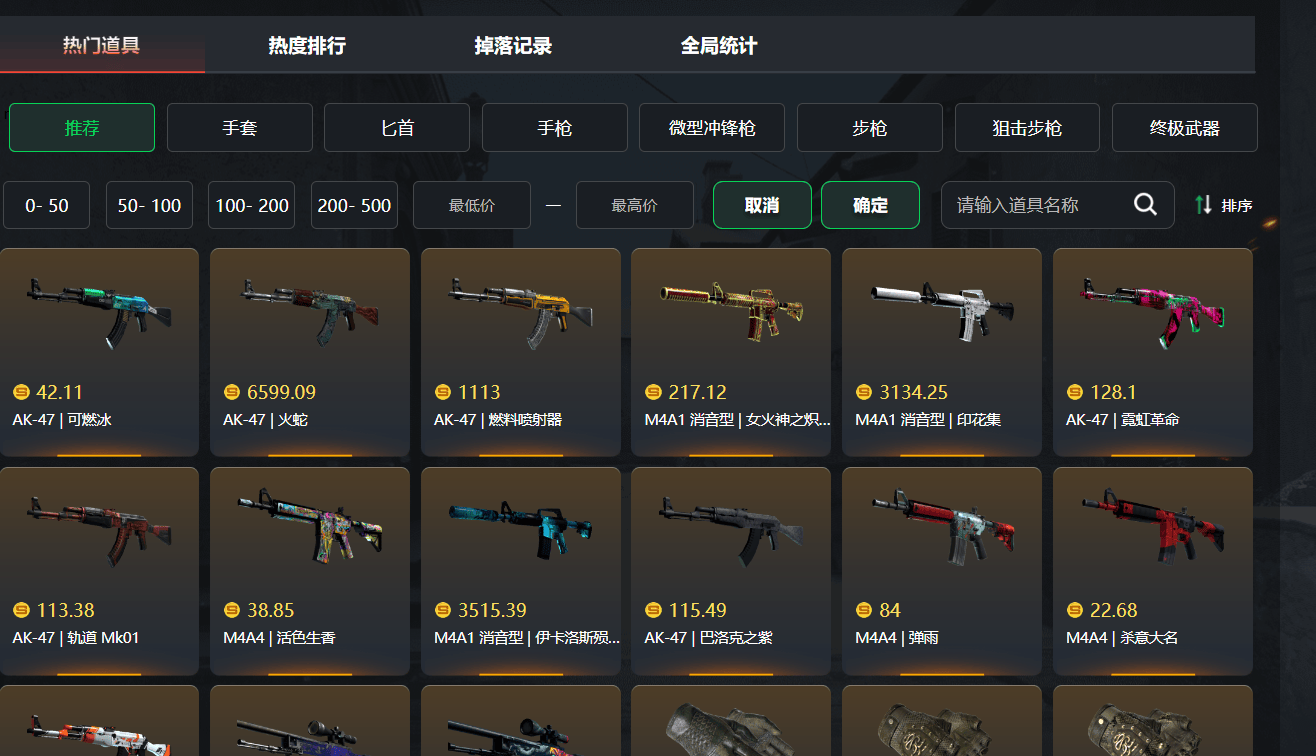1316x756 pixels.
Task: View the M4A1 消音型 印花集 thumbnail
Action: tap(941, 310)
